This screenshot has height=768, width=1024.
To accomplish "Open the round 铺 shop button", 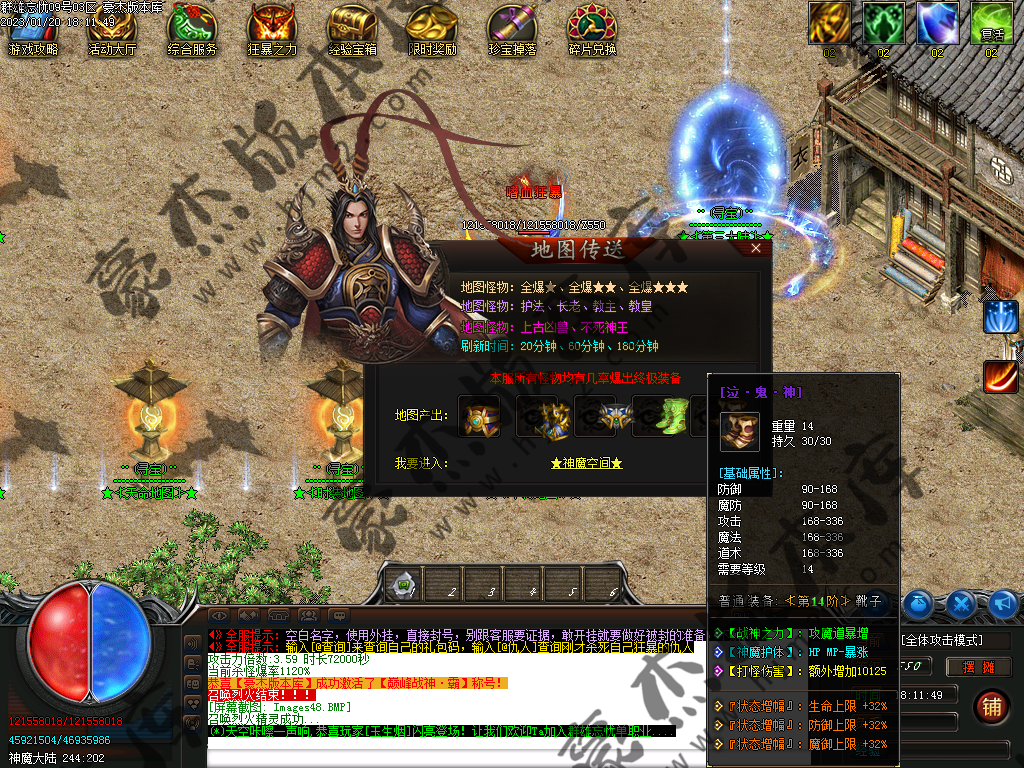I will pyautogui.click(x=991, y=706).
